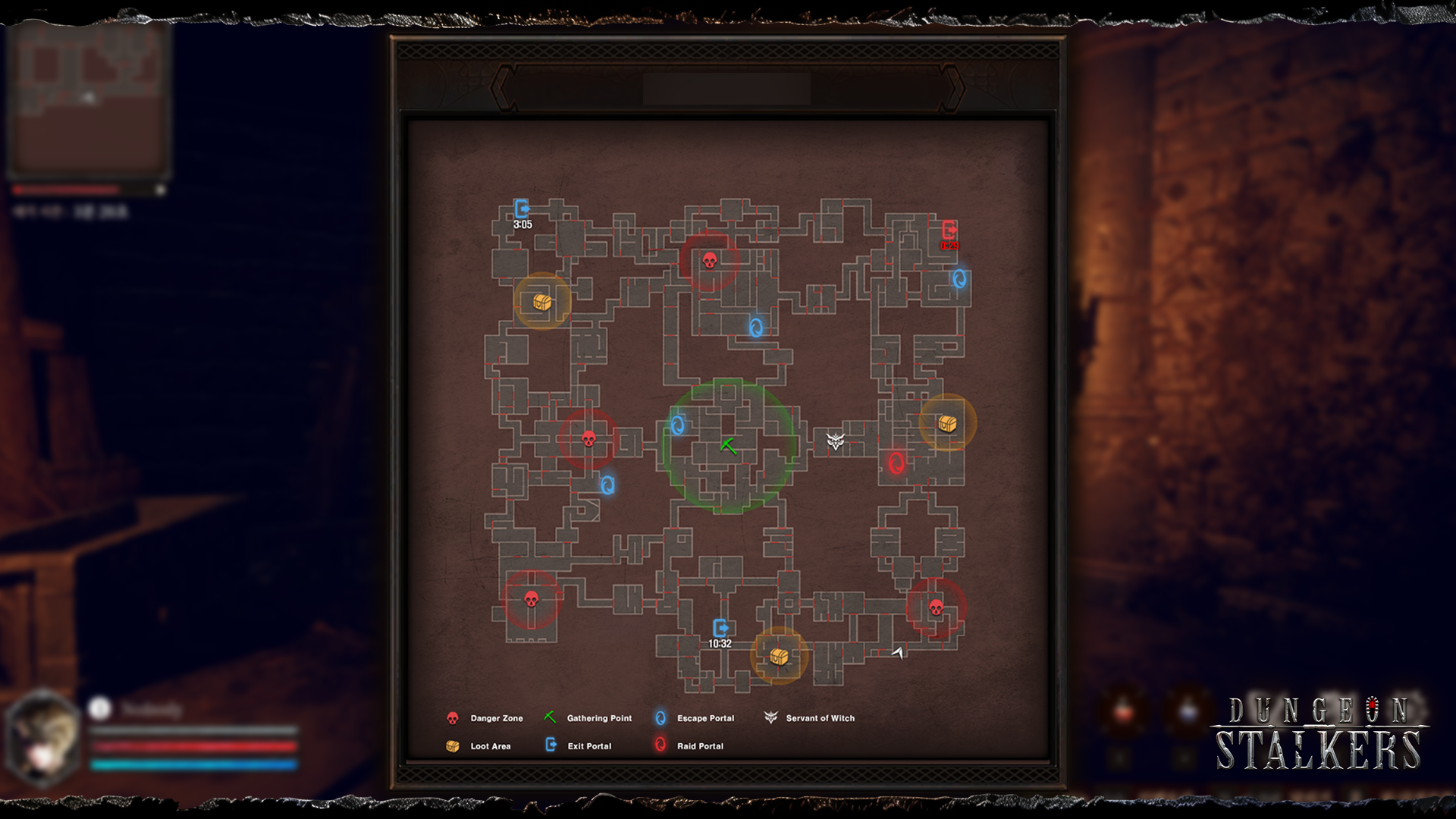Select the danger zone skull near the bottom-right
The image size is (1456, 819).
(x=937, y=606)
